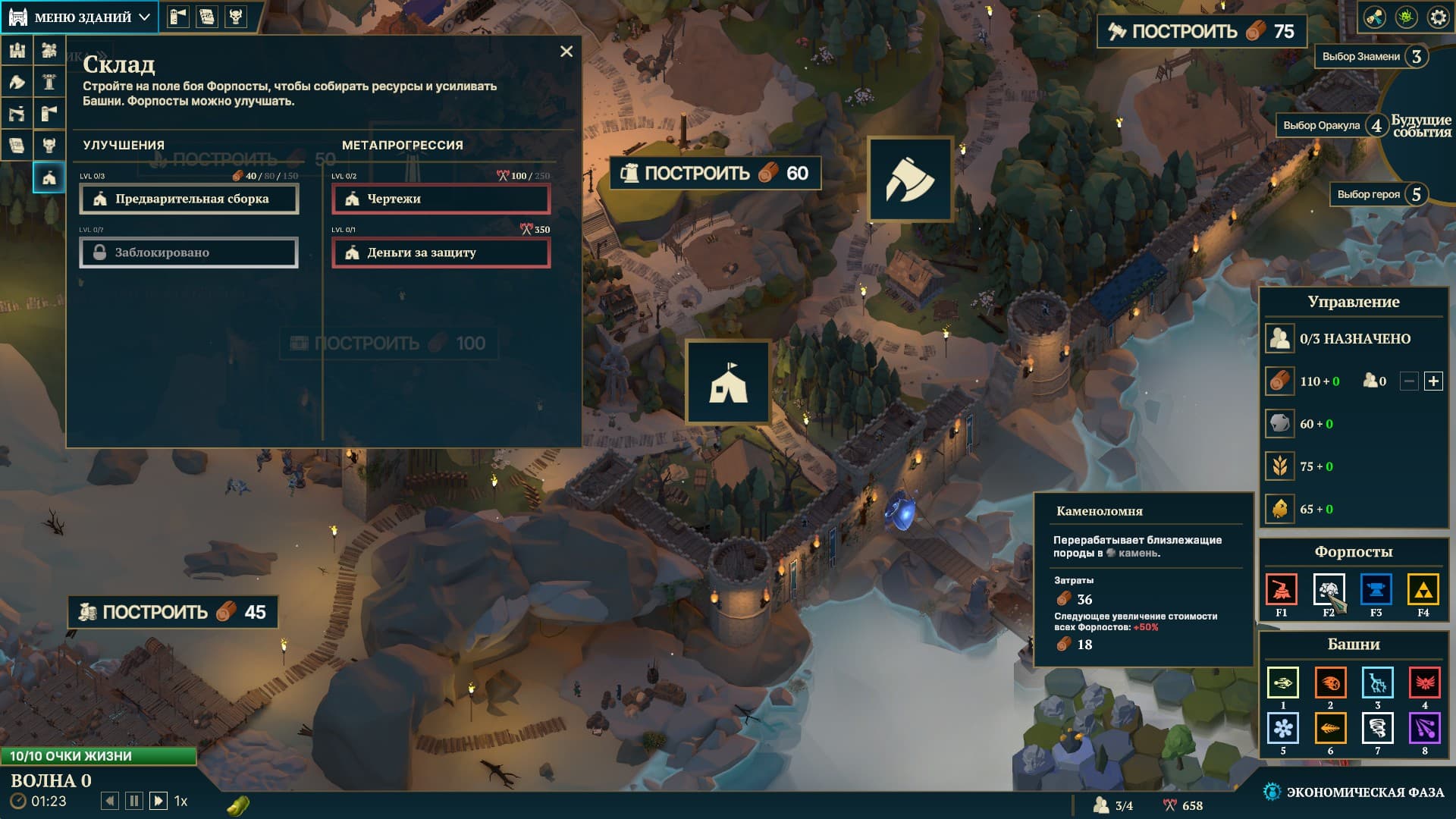Select the snowflake tower icon

pos(1282,728)
